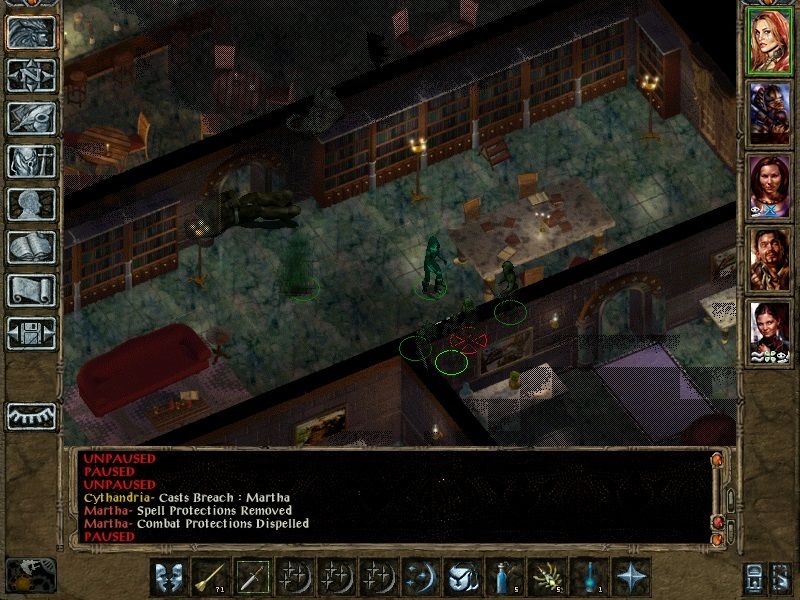Image resolution: width=800 pixels, height=600 pixels.
Task: Select the helmeted warrior's portrait
Action: (770, 112)
